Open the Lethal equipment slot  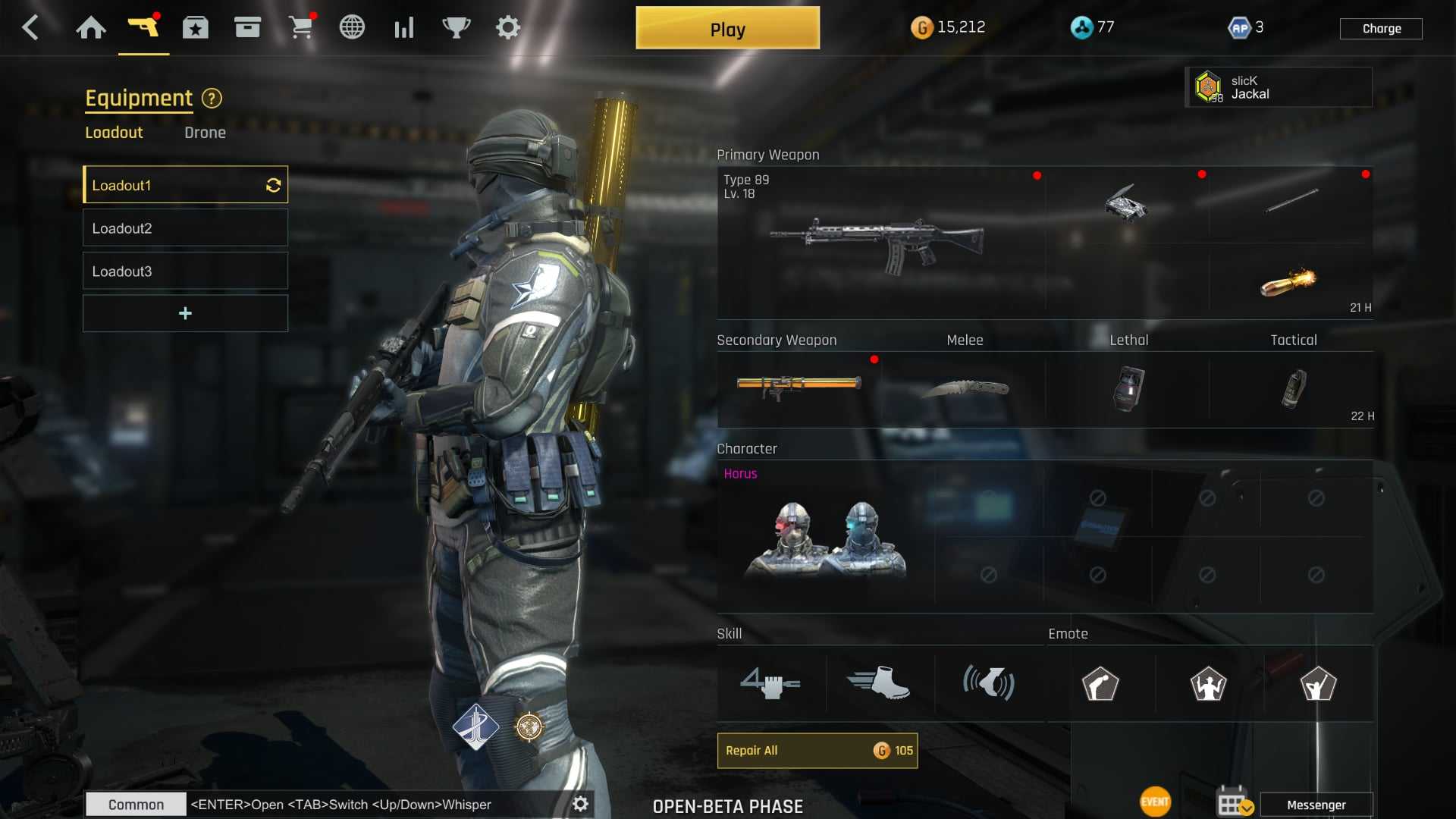[x=1128, y=388]
